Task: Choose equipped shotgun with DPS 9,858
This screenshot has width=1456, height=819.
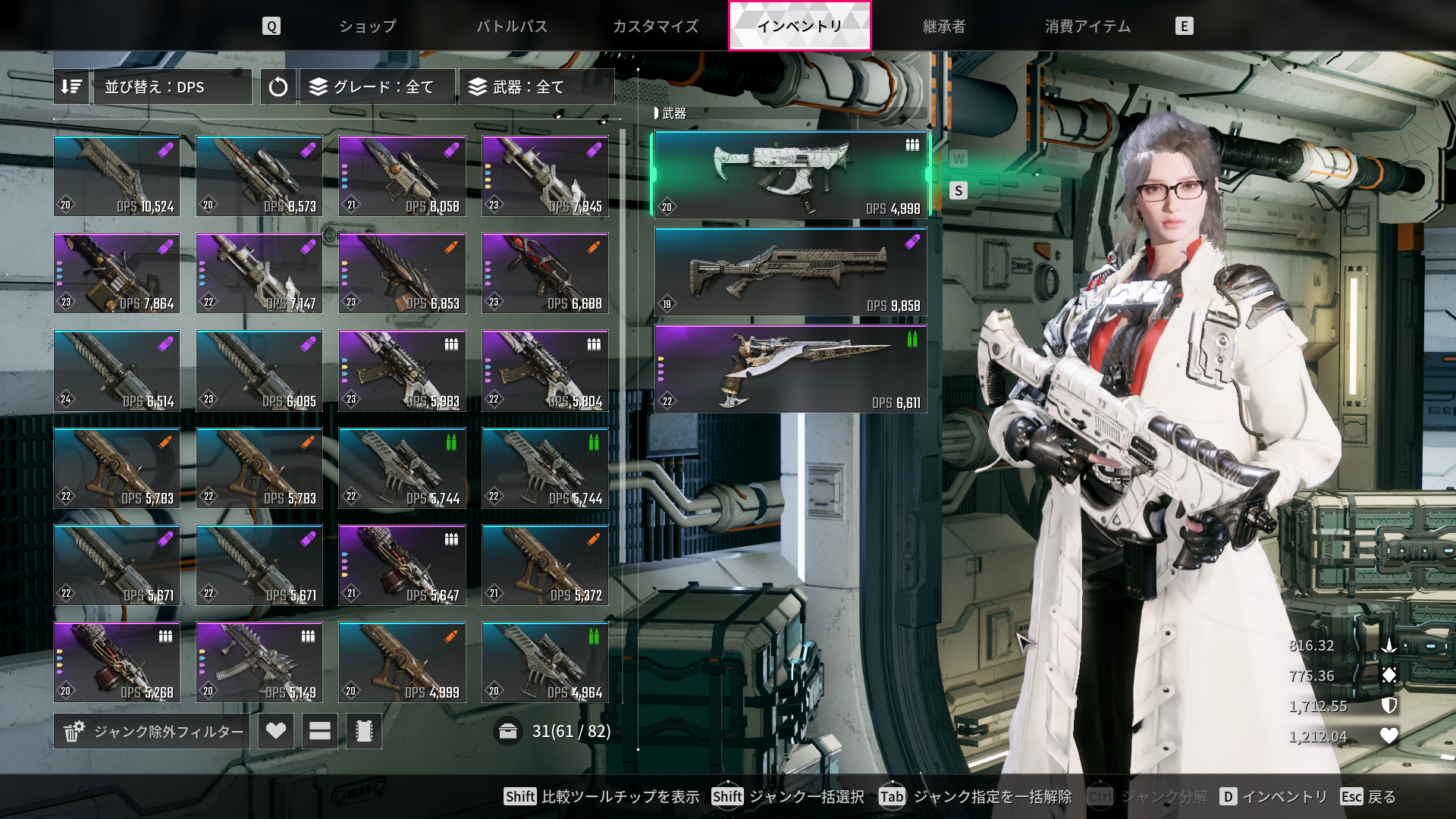Action: click(x=790, y=272)
